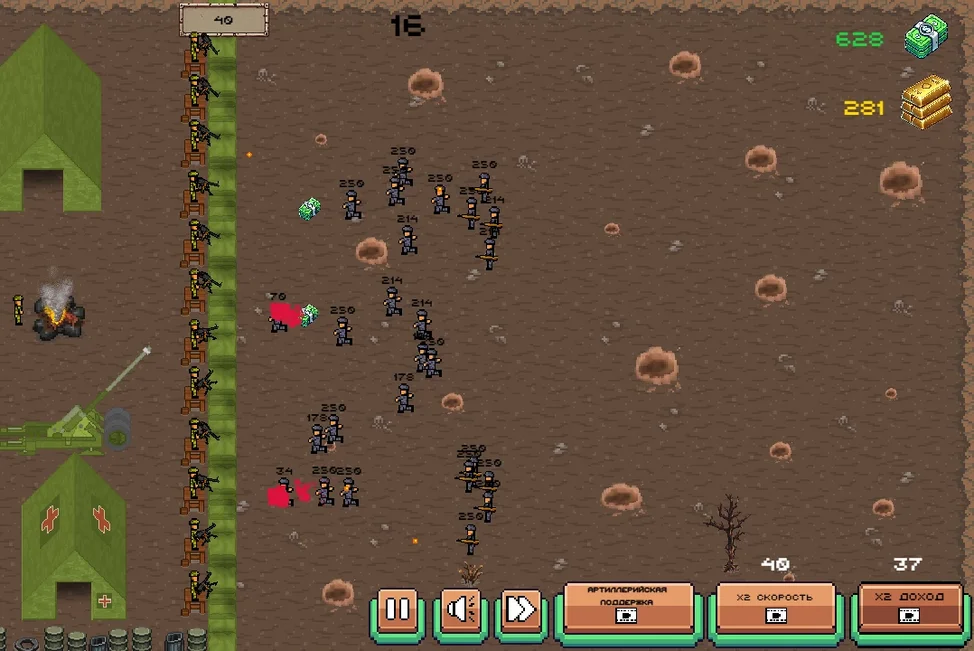The height and width of the screenshot is (651, 974).
Task: Activate the x2 Скорость speed bonus
Action: 775,606
